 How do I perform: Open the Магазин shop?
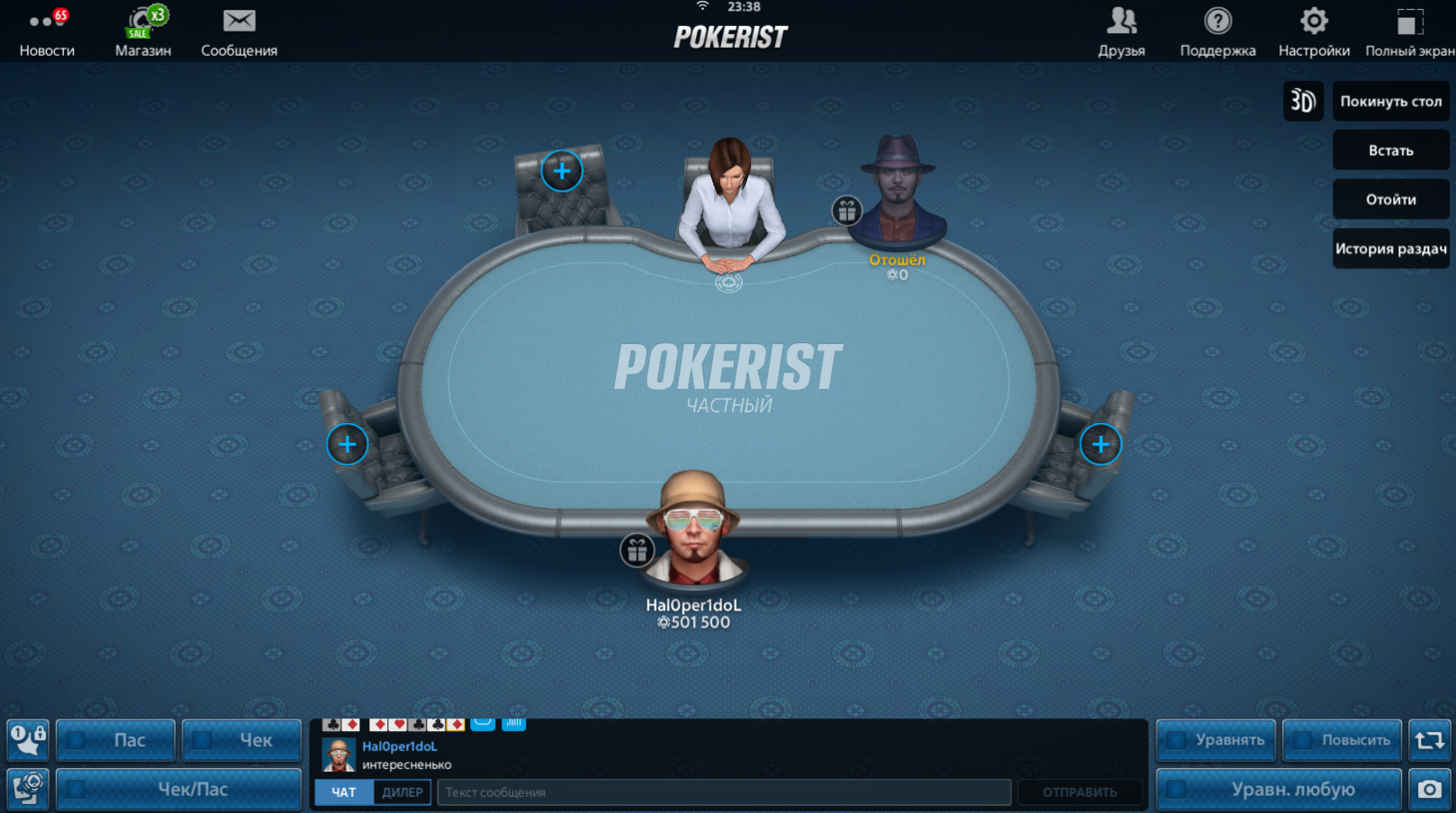point(143,32)
